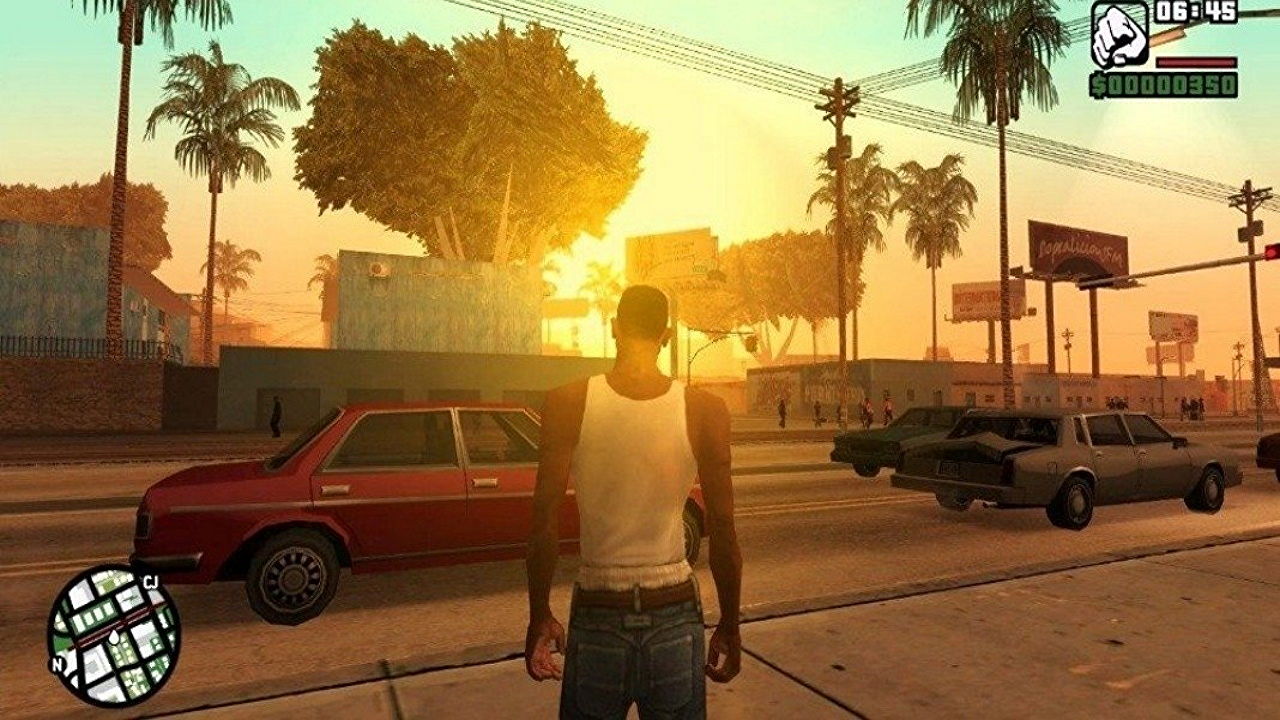
Task: Click the white player arrow inside the minimap
Action: [114, 637]
